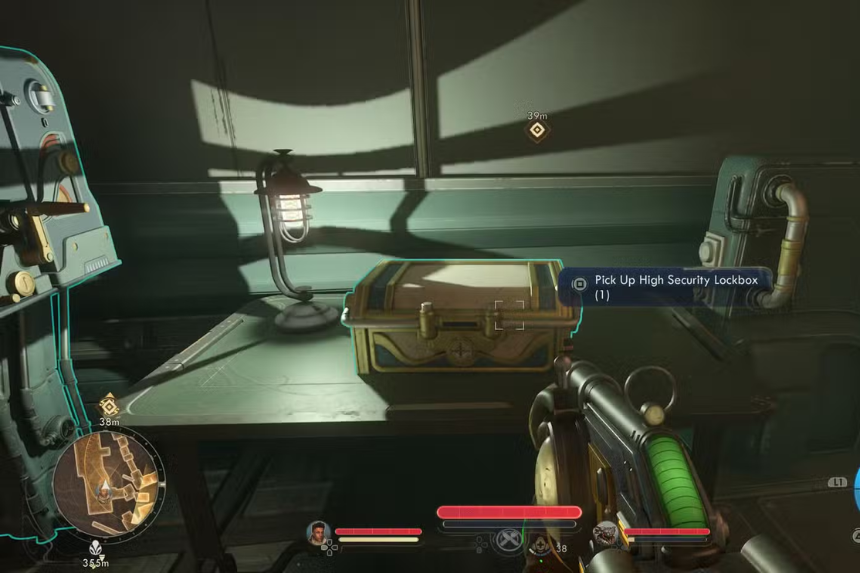The width and height of the screenshot is (860, 573).
Task: Select the creature companion portrait
Action: pos(606,534)
